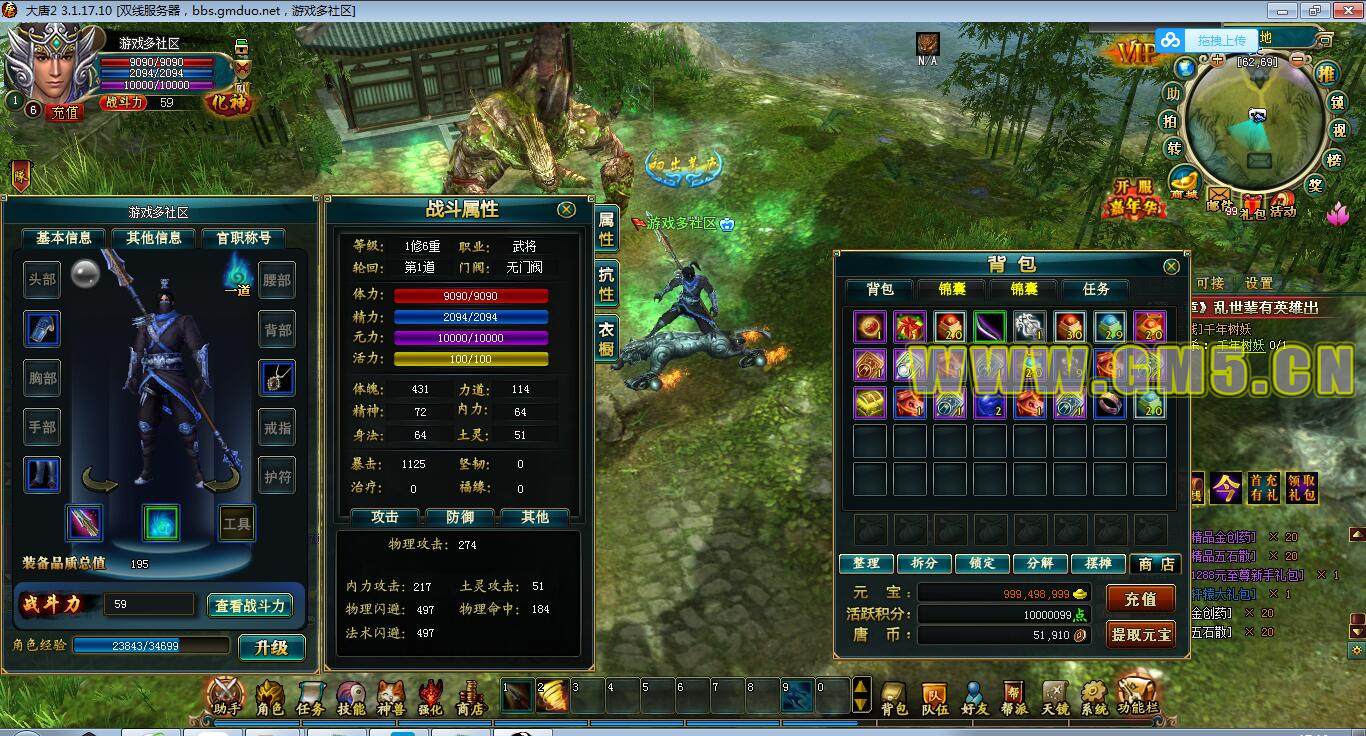Image resolution: width=1366 pixels, height=736 pixels.
Task: Open the 神兽 pet menu icon
Action: [x=391, y=697]
